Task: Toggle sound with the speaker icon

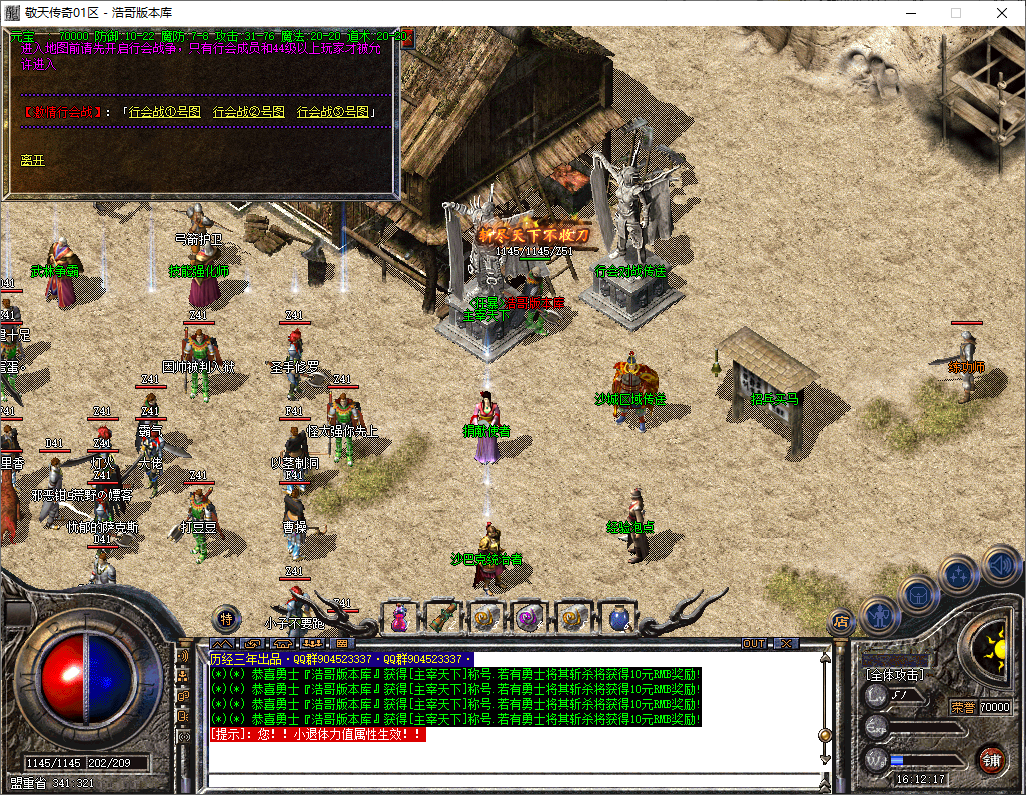Action: coord(999,562)
